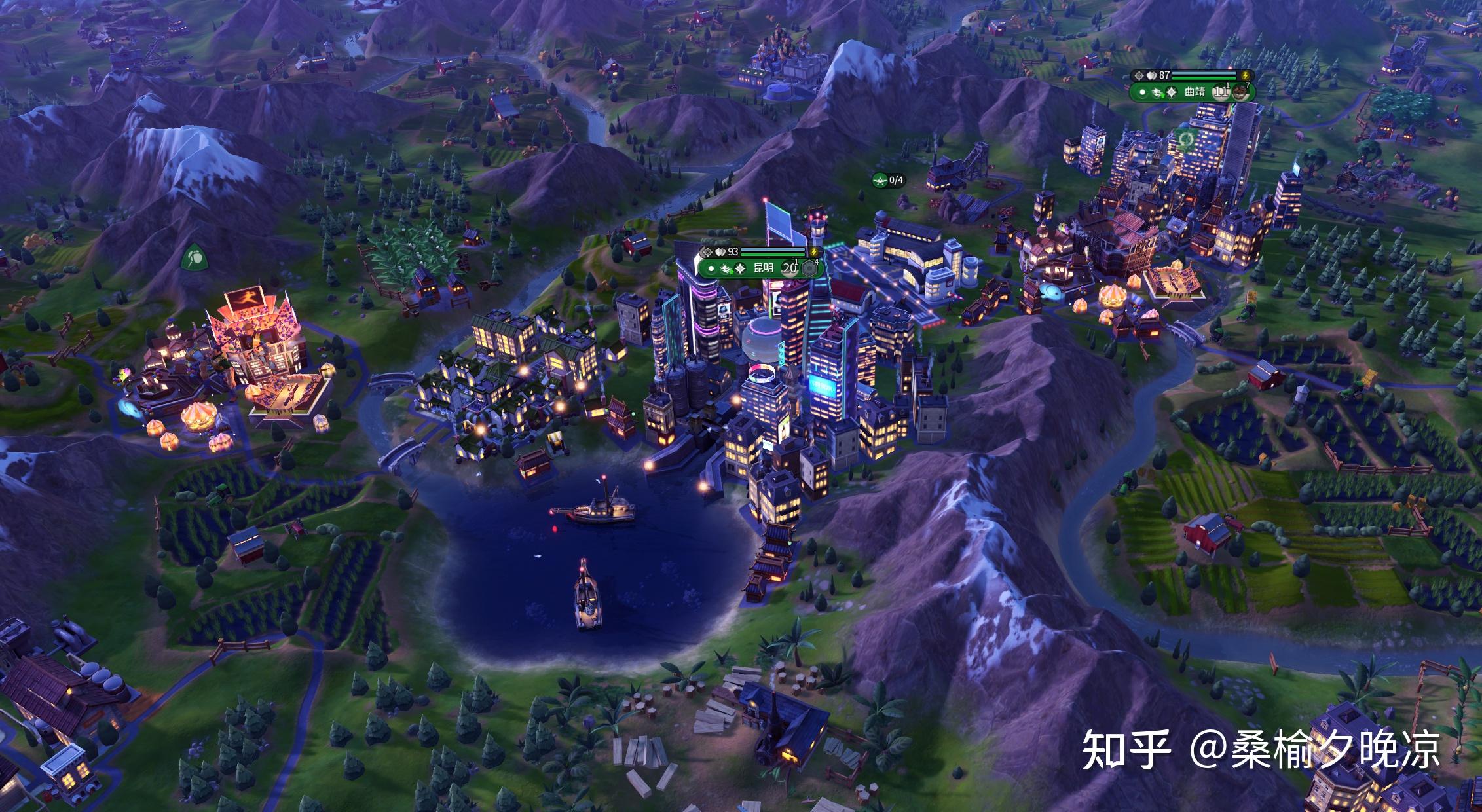This screenshot has height=812, width=1482.
Task: Open the 昆明 city banner
Action: 763,268
